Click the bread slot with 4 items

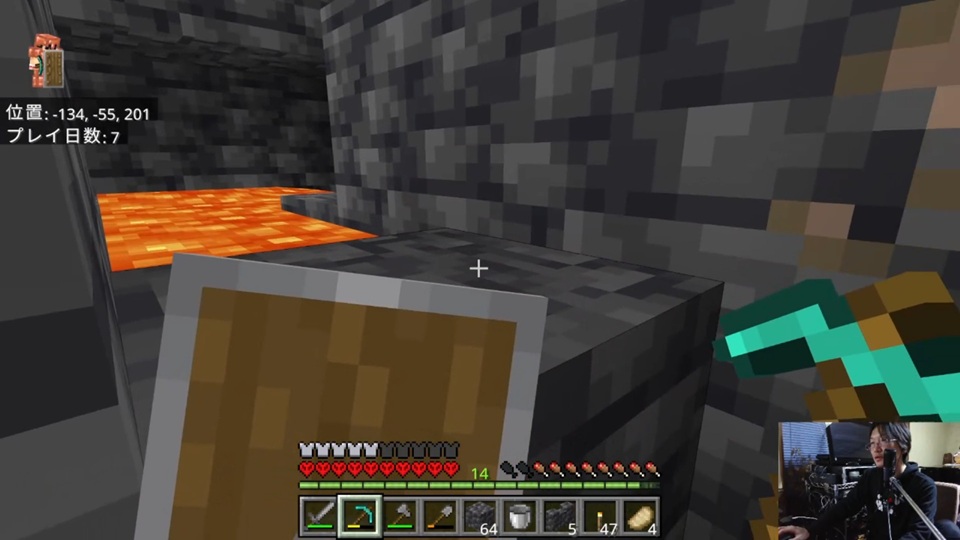pyautogui.click(x=641, y=515)
